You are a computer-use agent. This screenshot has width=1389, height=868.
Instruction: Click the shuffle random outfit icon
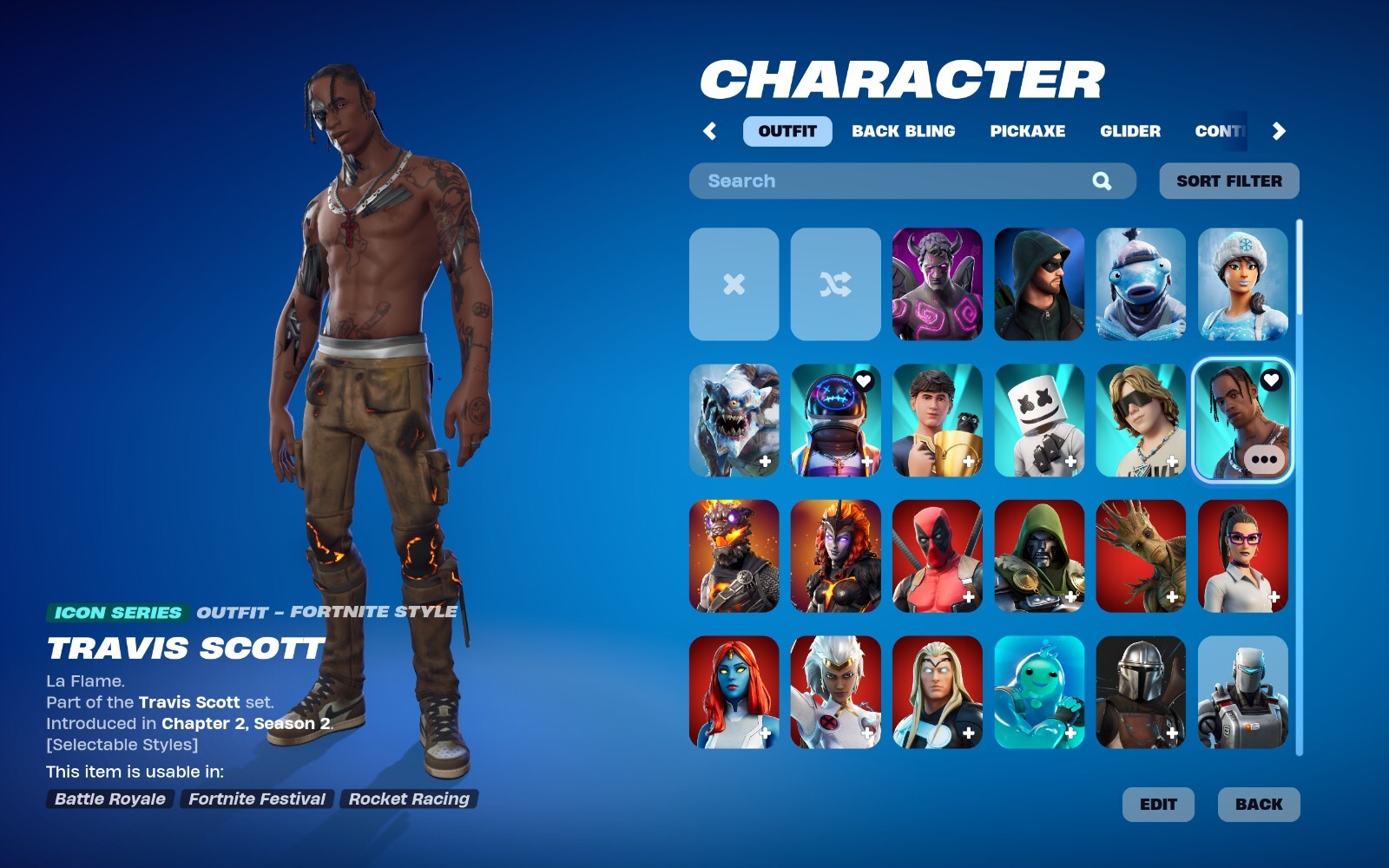834,284
